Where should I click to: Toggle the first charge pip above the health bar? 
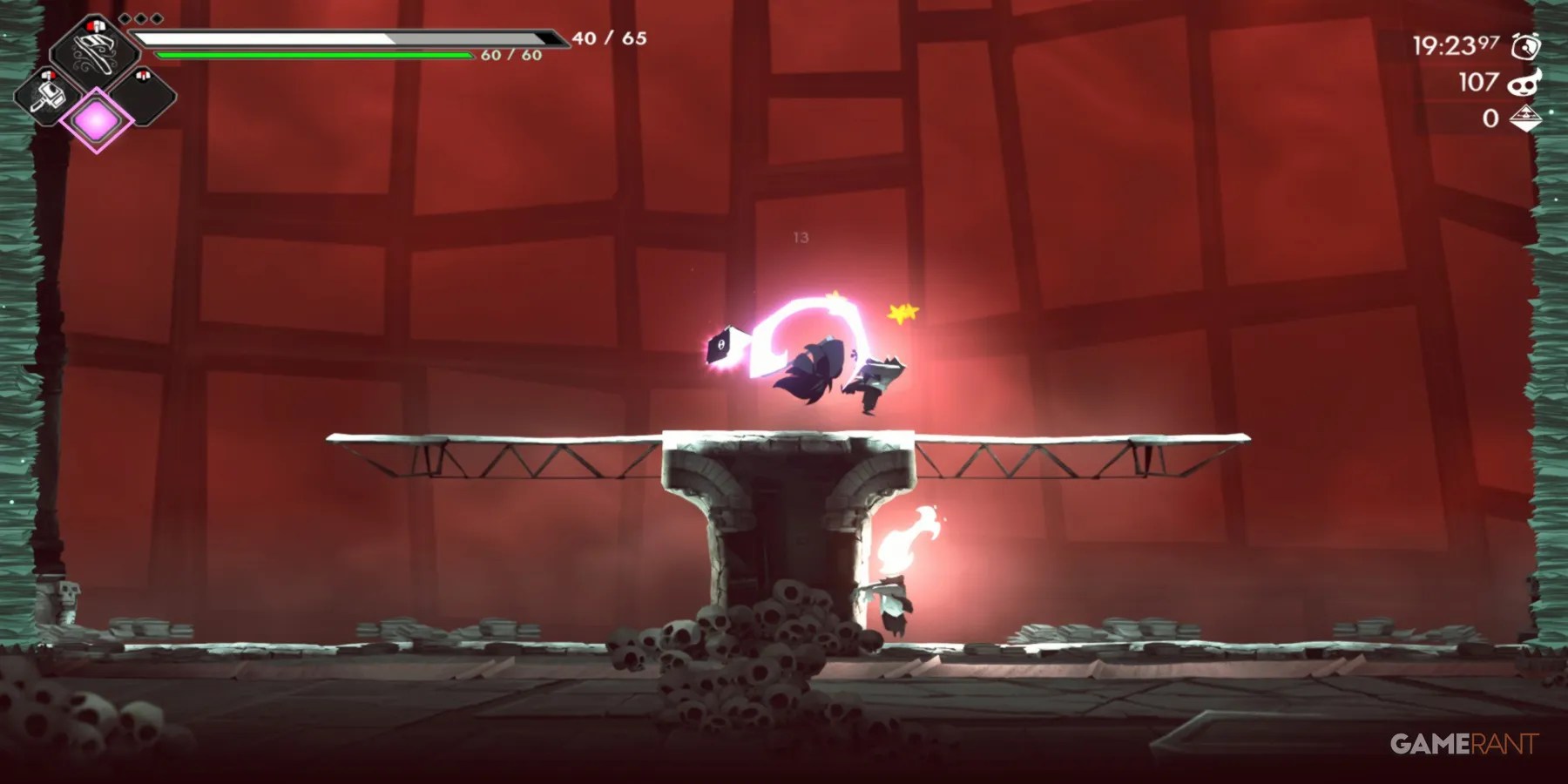click(125, 18)
